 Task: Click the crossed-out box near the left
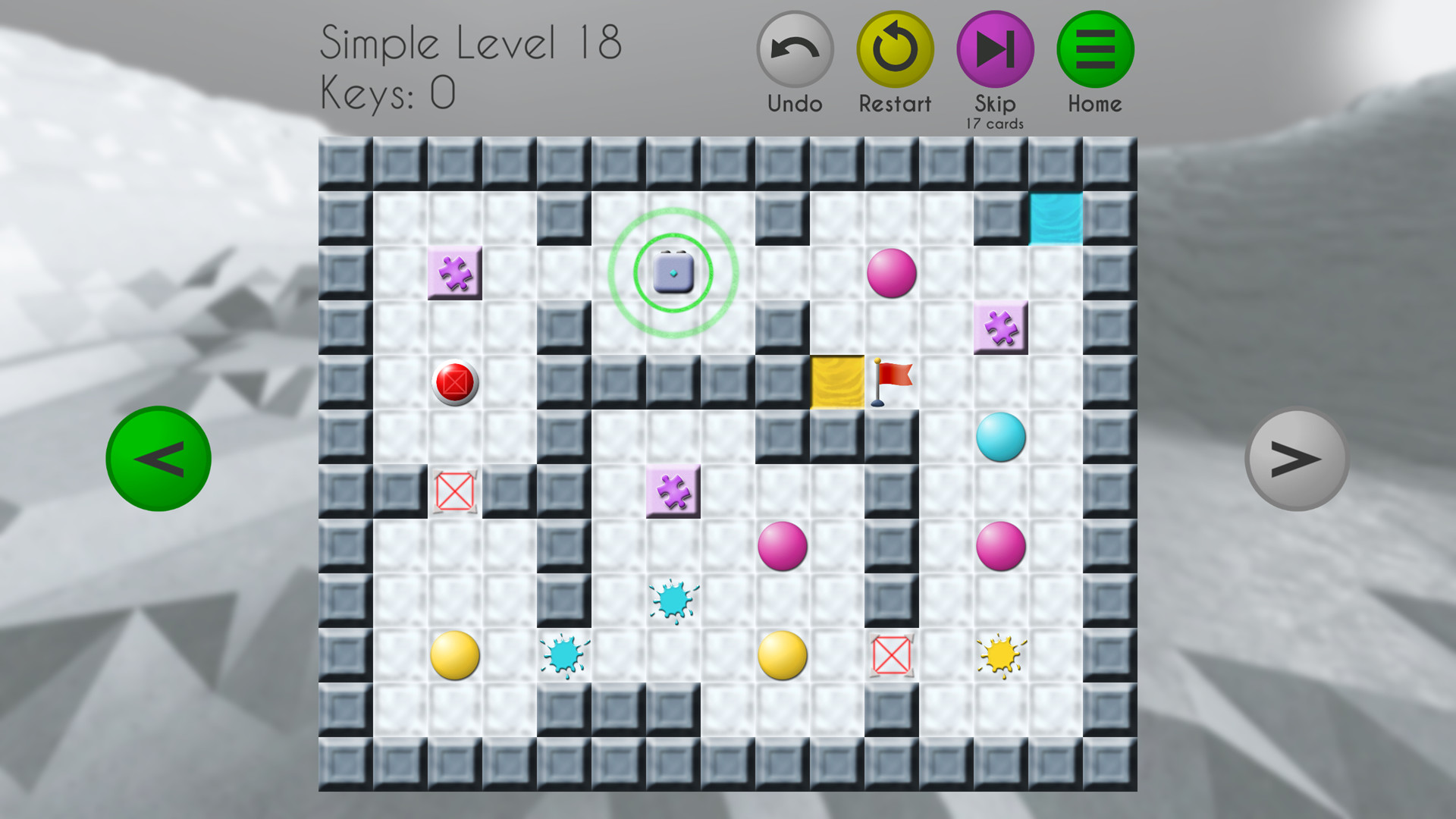(453, 490)
